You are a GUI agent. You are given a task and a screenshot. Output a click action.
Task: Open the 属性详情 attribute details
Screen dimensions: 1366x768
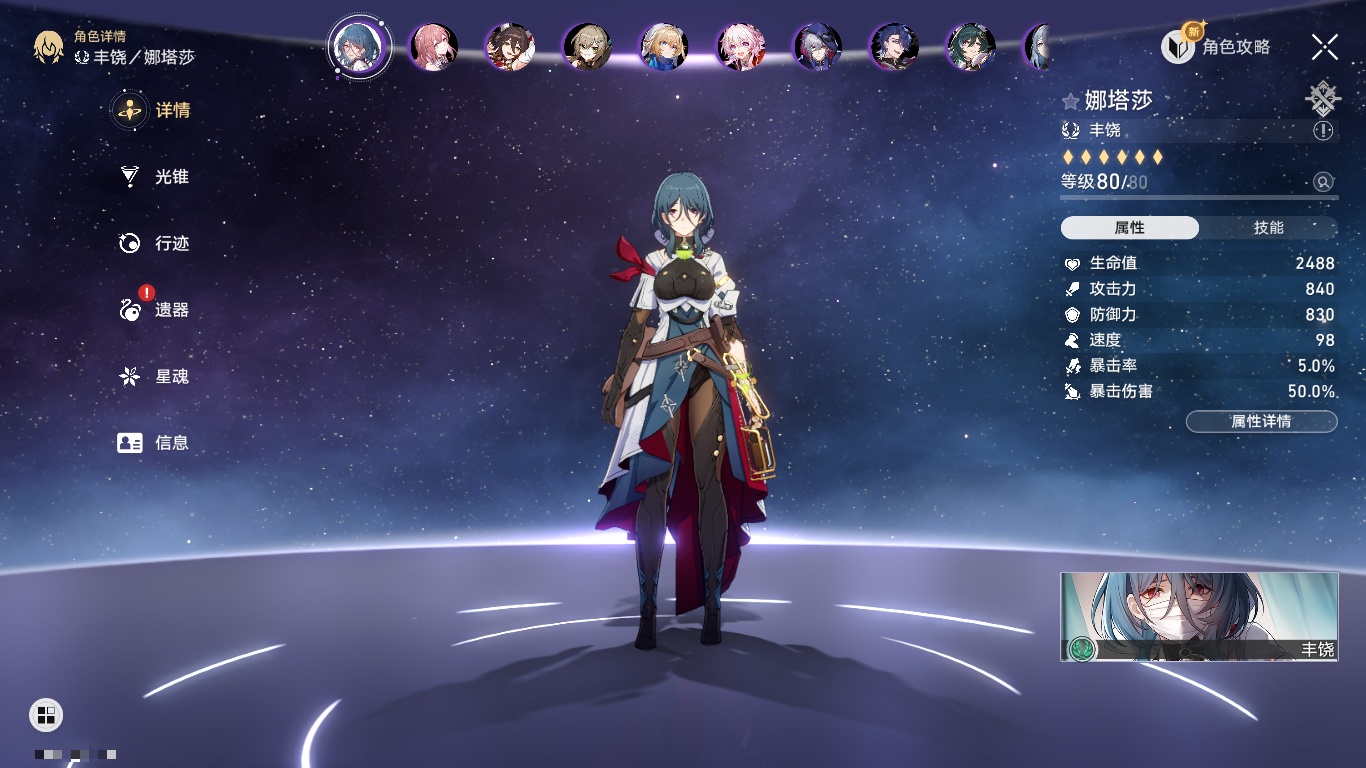[x=1261, y=421]
